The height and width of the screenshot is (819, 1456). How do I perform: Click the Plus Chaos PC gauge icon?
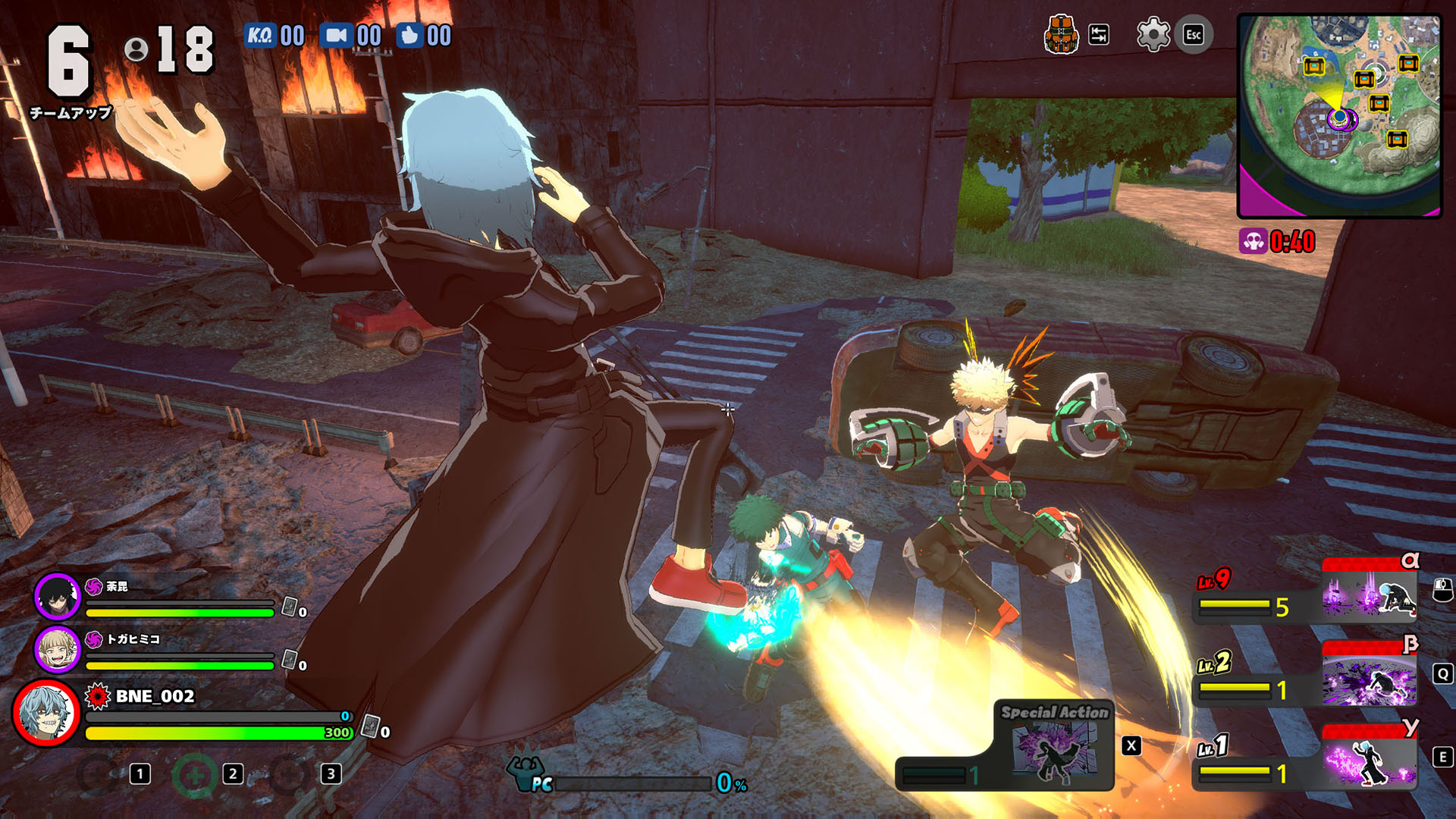[529, 772]
